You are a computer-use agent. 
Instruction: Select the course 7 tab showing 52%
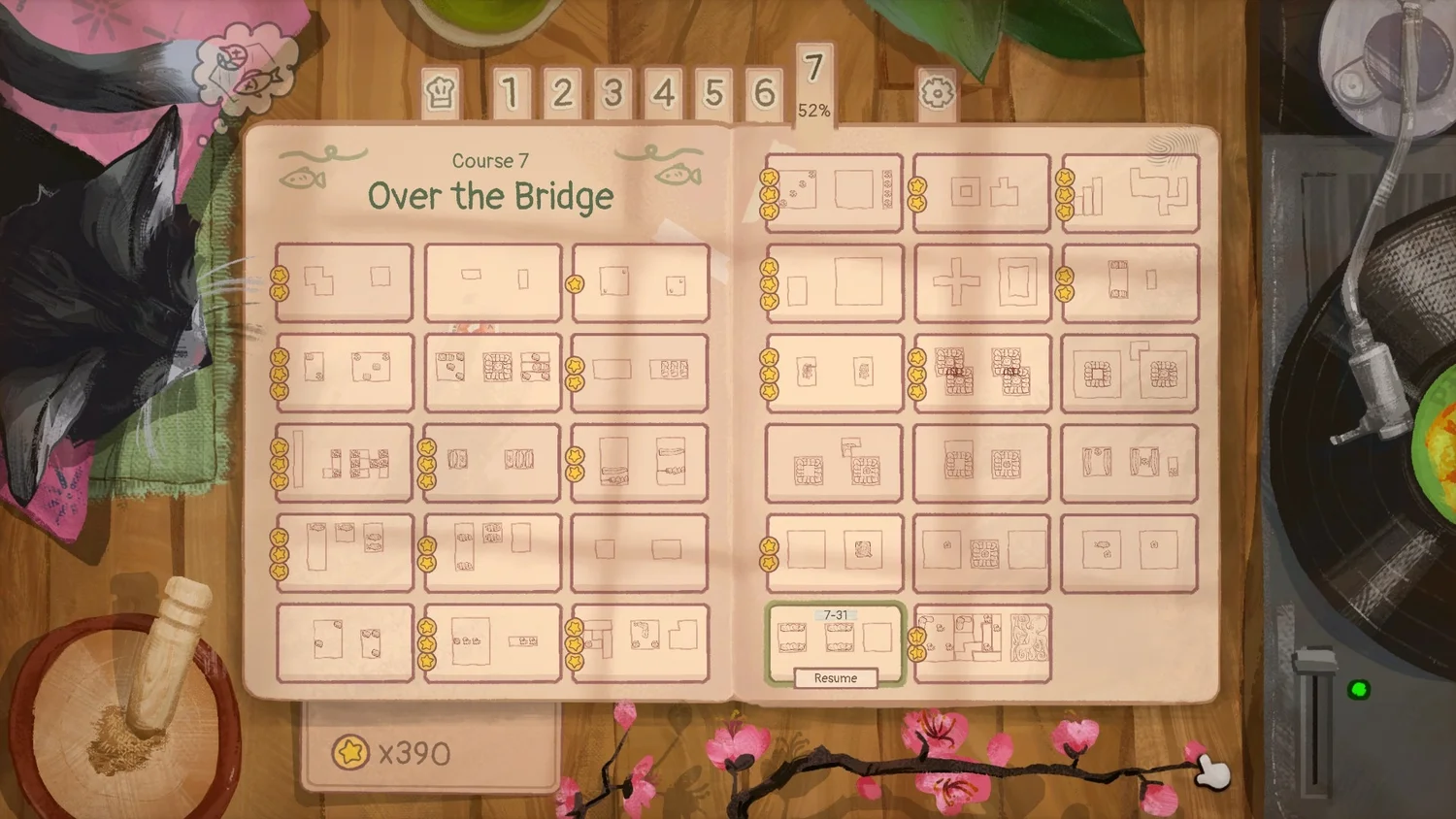pyautogui.click(x=814, y=83)
